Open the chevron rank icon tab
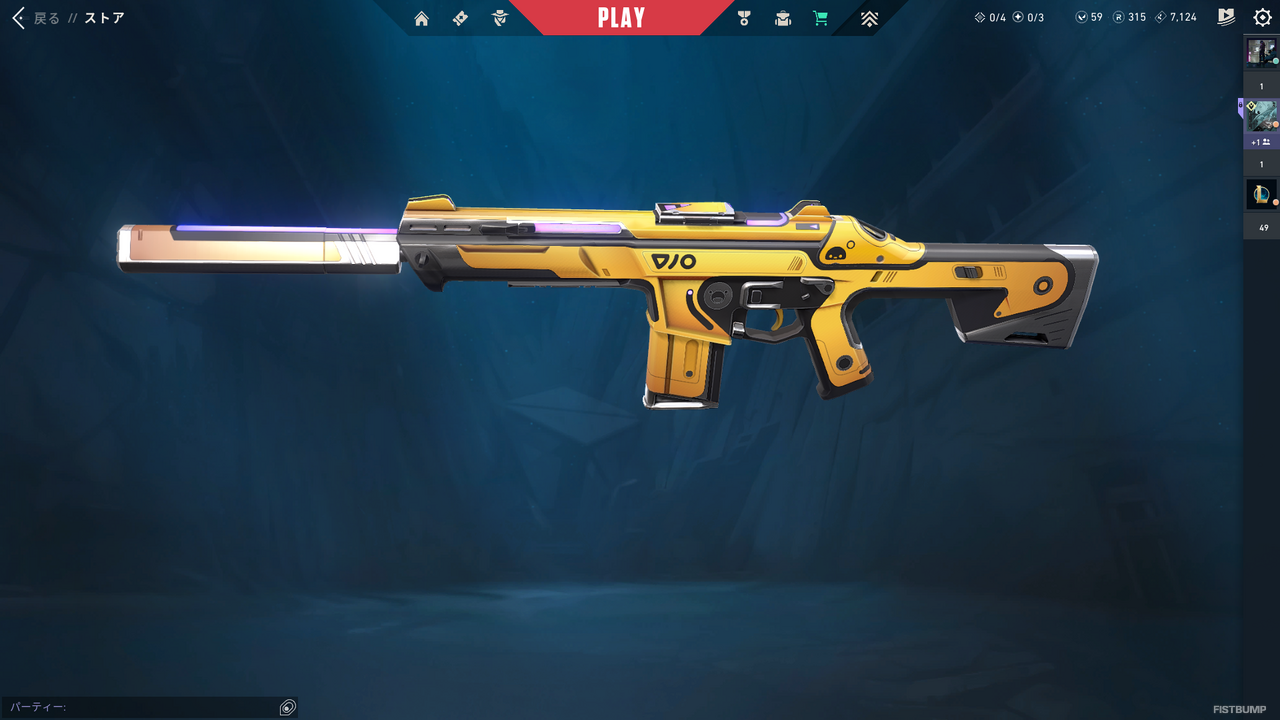 (869, 18)
